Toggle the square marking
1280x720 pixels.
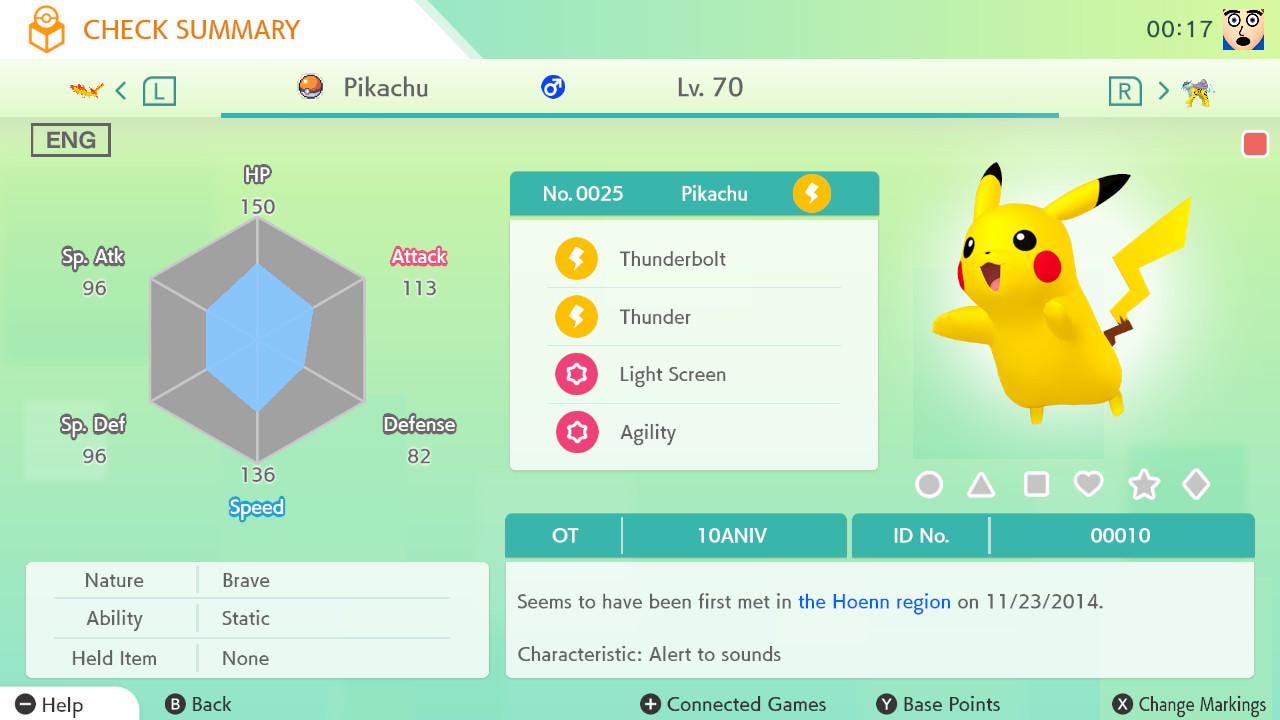point(1036,485)
